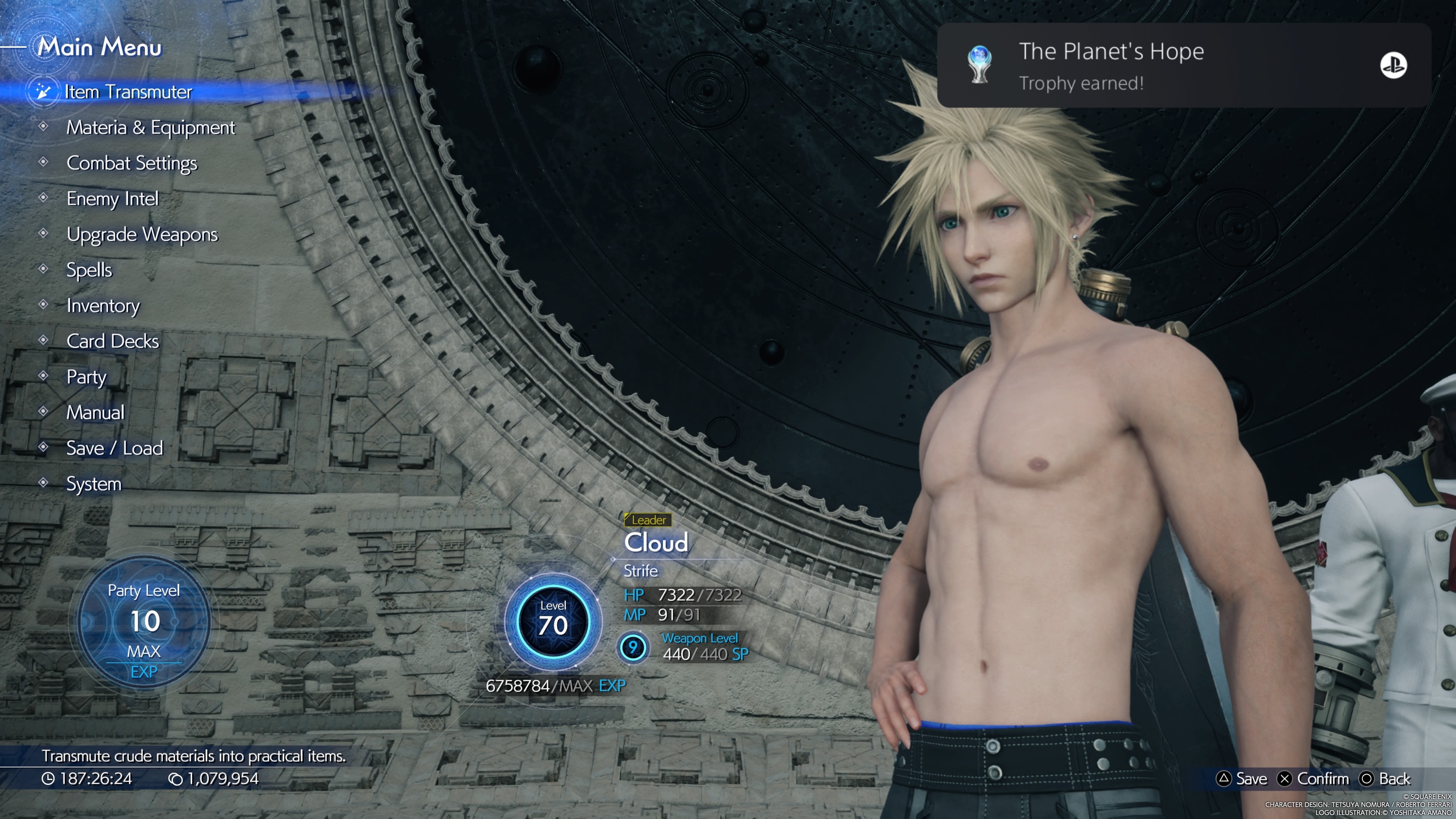Open the System menu

(94, 484)
